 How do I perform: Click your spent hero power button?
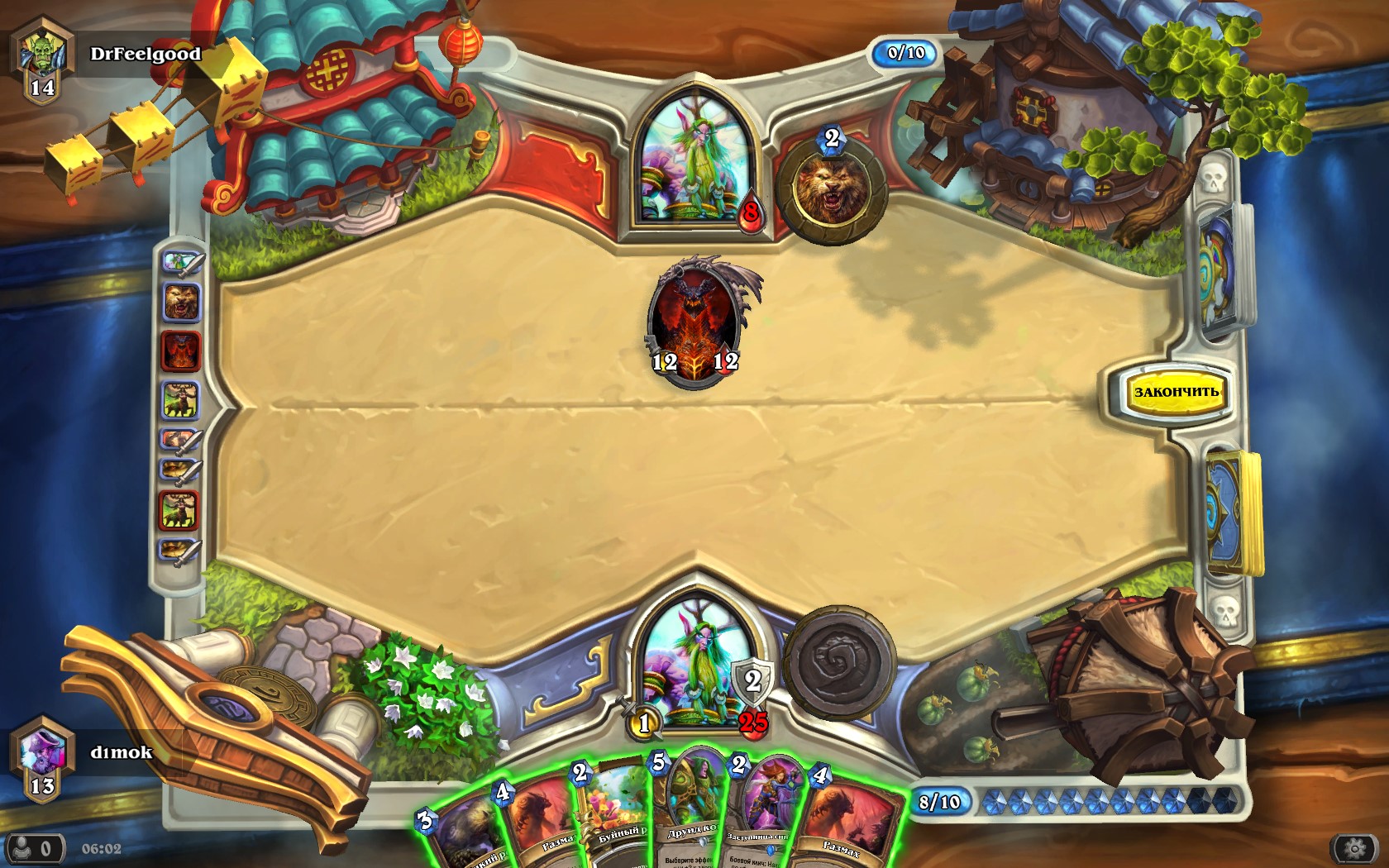tap(840, 662)
